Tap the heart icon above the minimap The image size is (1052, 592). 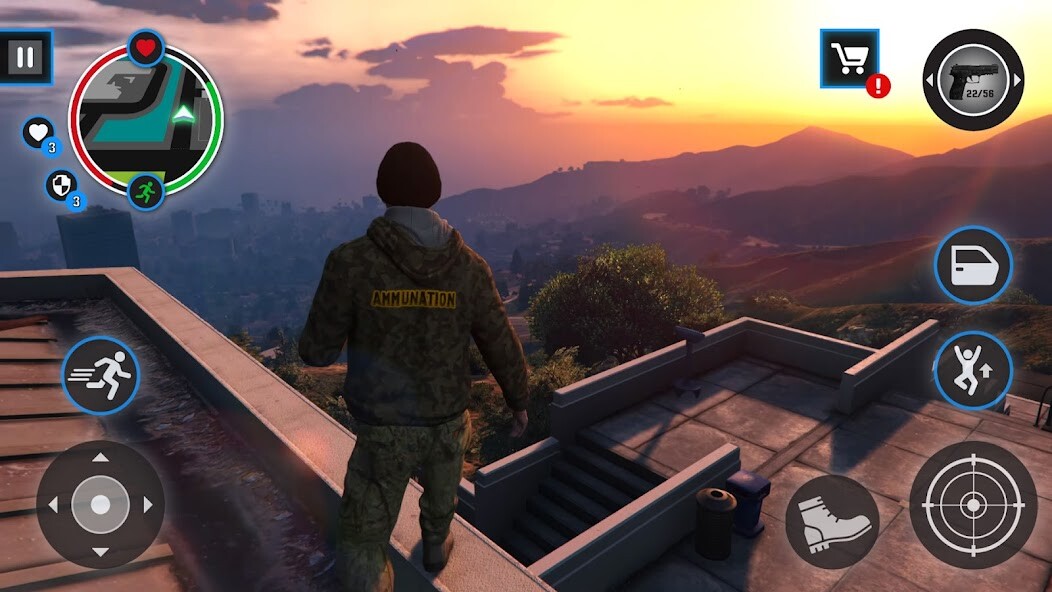[x=147, y=47]
